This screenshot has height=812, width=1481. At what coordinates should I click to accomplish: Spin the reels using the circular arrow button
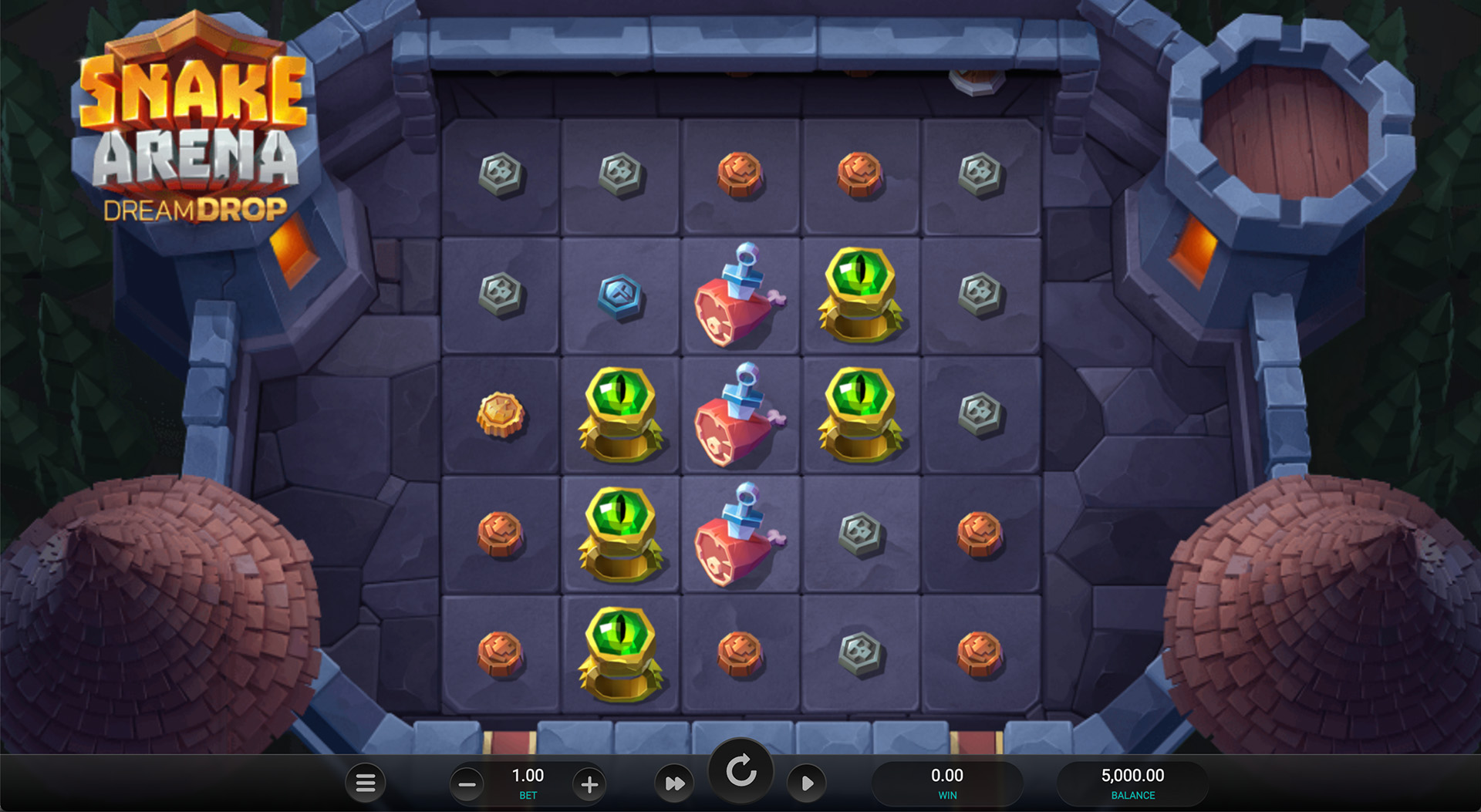coord(740,772)
